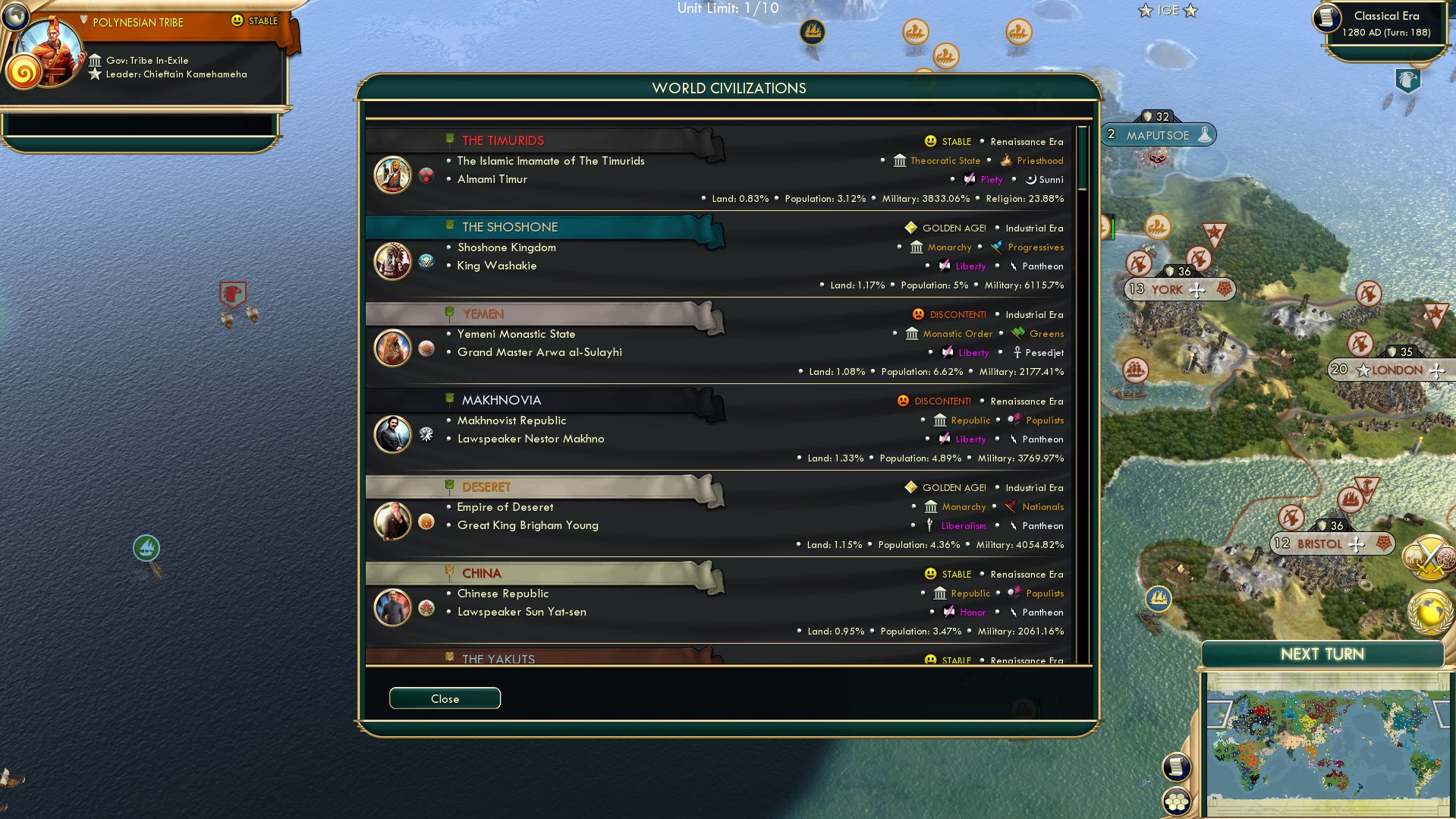Click China's Honor policy icon

[950, 612]
